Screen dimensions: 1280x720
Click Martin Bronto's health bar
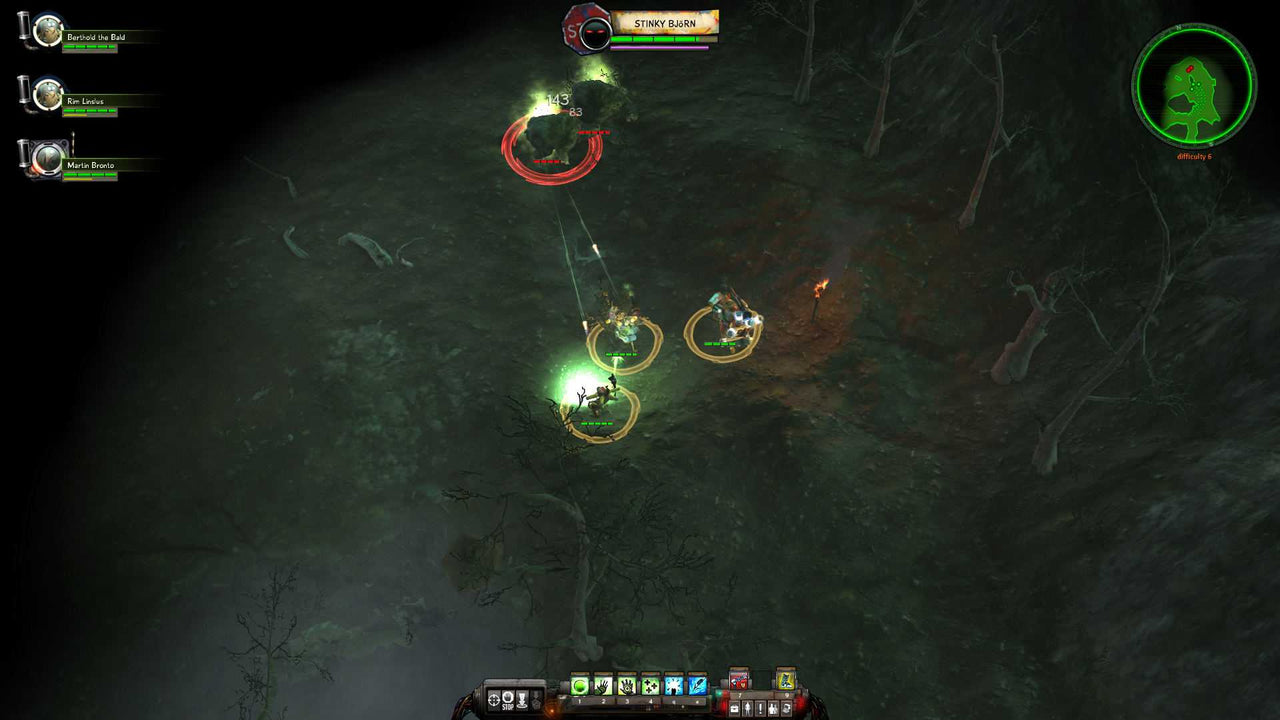tap(90, 175)
